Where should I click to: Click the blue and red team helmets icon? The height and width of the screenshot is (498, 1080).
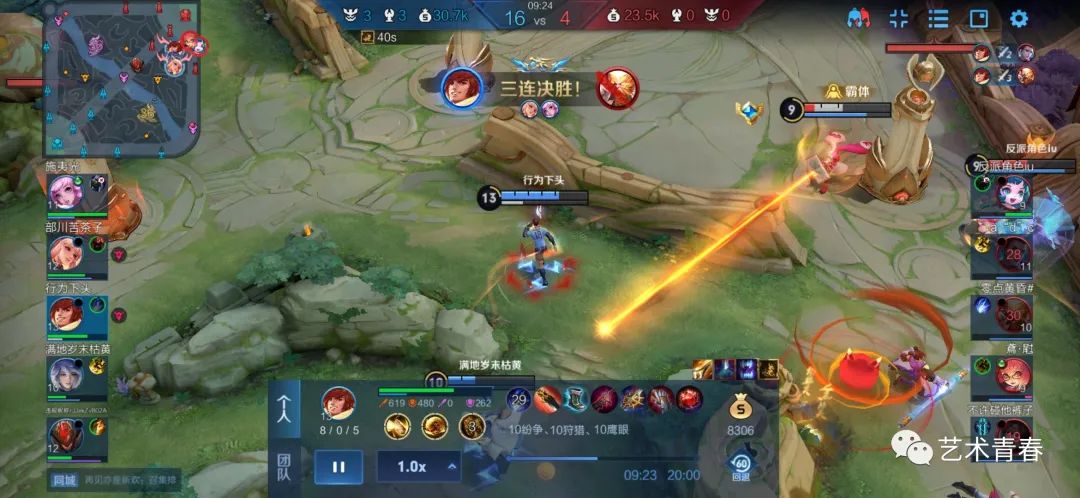858,18
